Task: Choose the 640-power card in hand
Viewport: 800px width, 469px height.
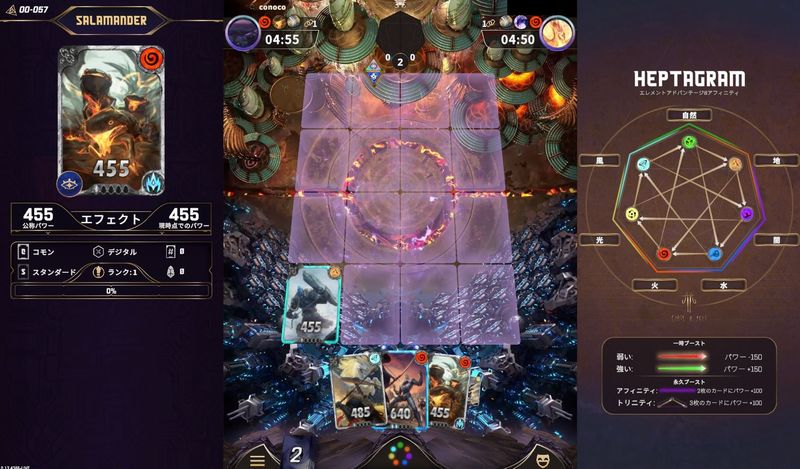Action: pos(398,385)
